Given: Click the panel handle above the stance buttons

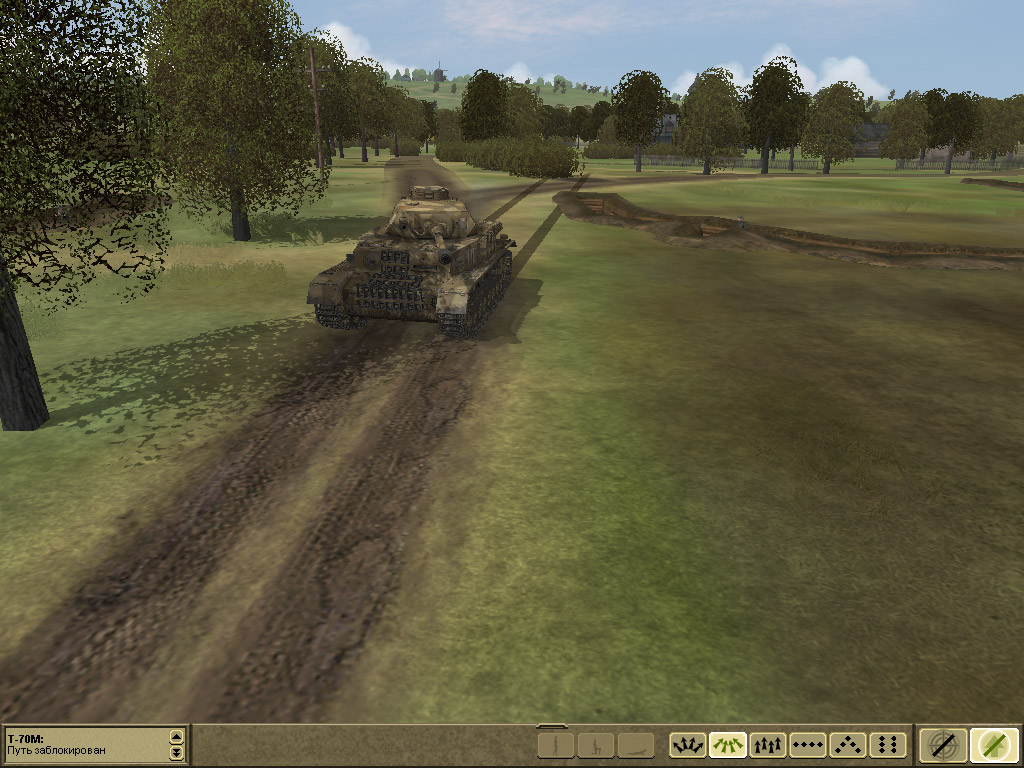Looking at the screenshot, I should click(x=551, y=727).
